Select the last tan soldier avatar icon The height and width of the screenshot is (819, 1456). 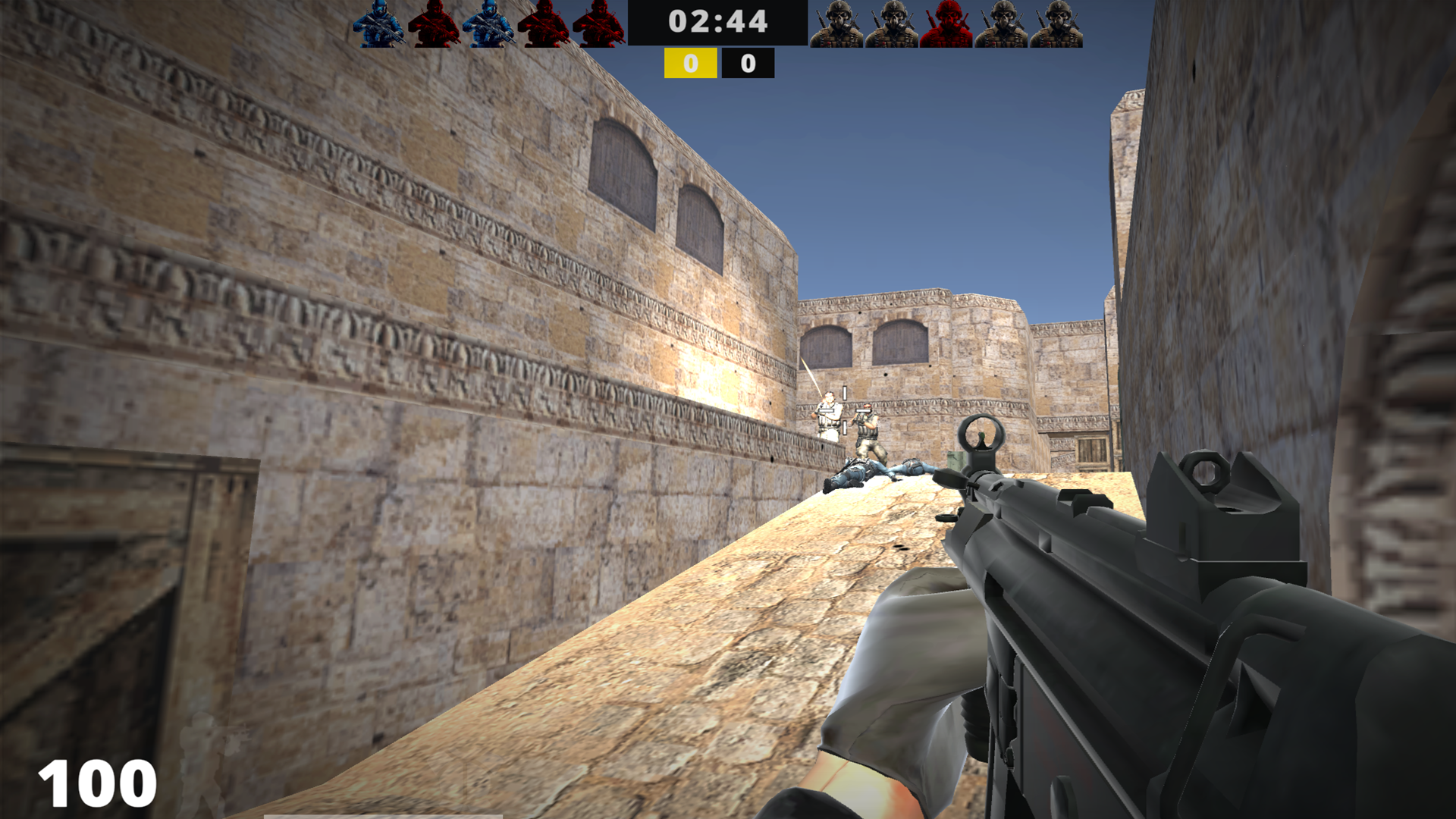point(1059,23)
